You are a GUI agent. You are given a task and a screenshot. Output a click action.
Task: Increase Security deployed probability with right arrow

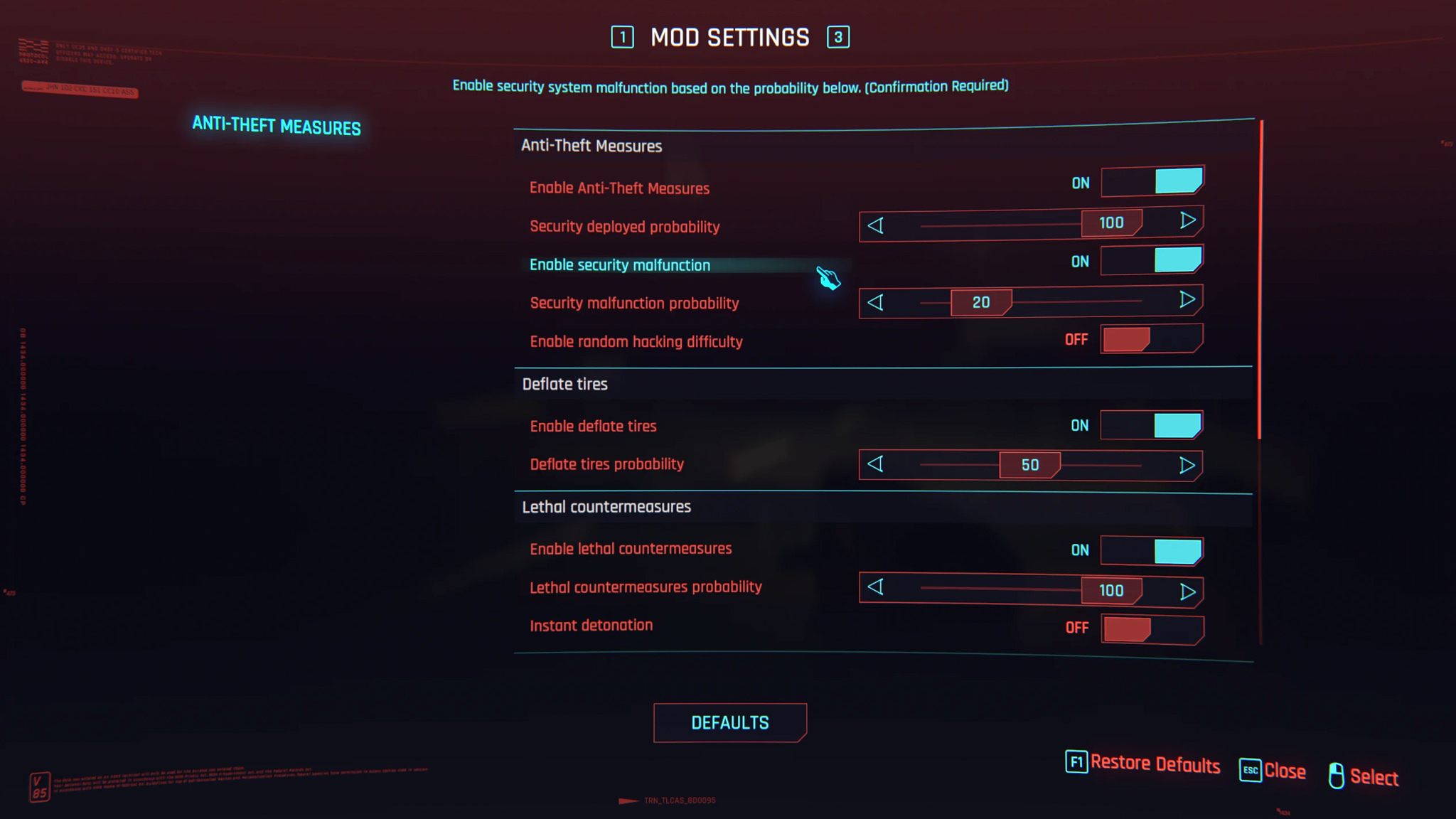pos(1187,221)
